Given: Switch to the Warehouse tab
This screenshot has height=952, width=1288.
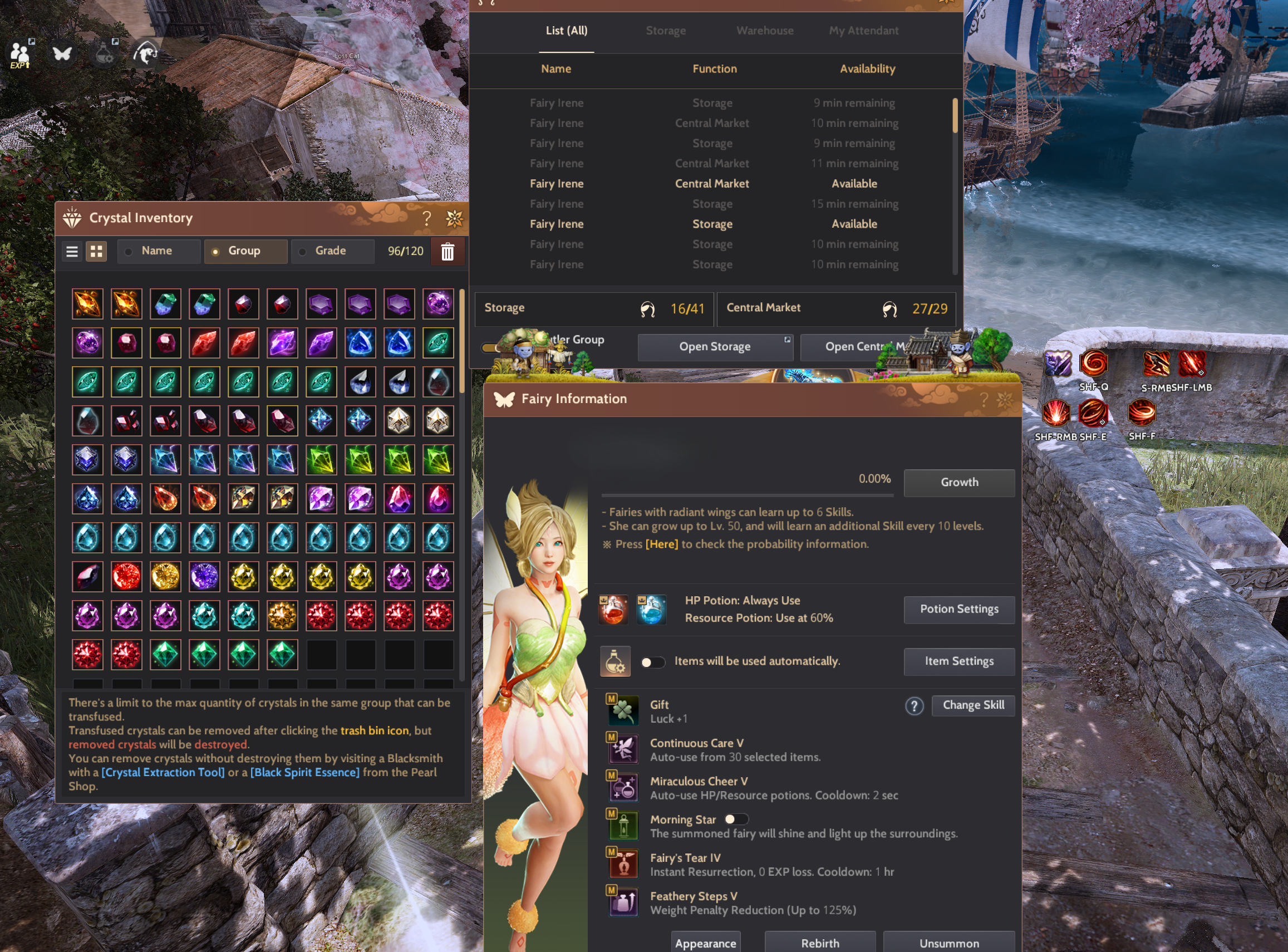Looking at the screenshot, I should point(764,31).
